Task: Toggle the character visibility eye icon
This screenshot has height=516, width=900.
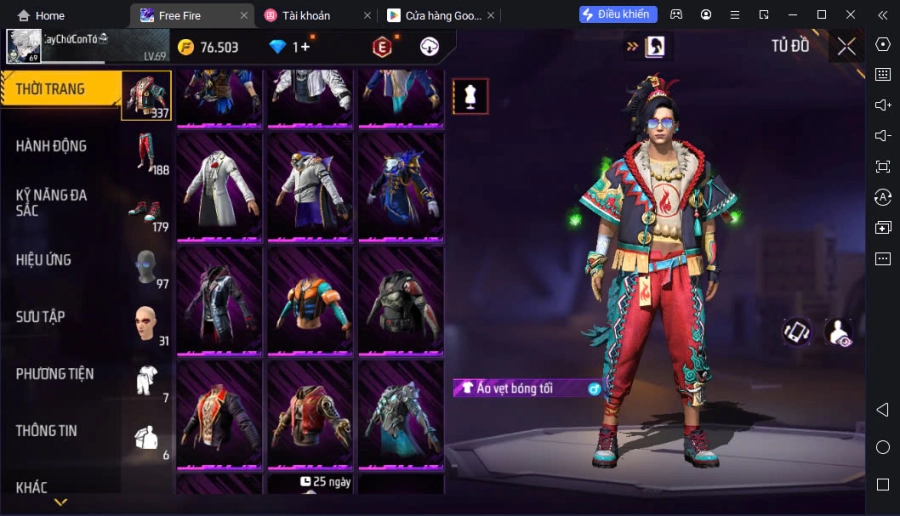Action: pos(838,333)
